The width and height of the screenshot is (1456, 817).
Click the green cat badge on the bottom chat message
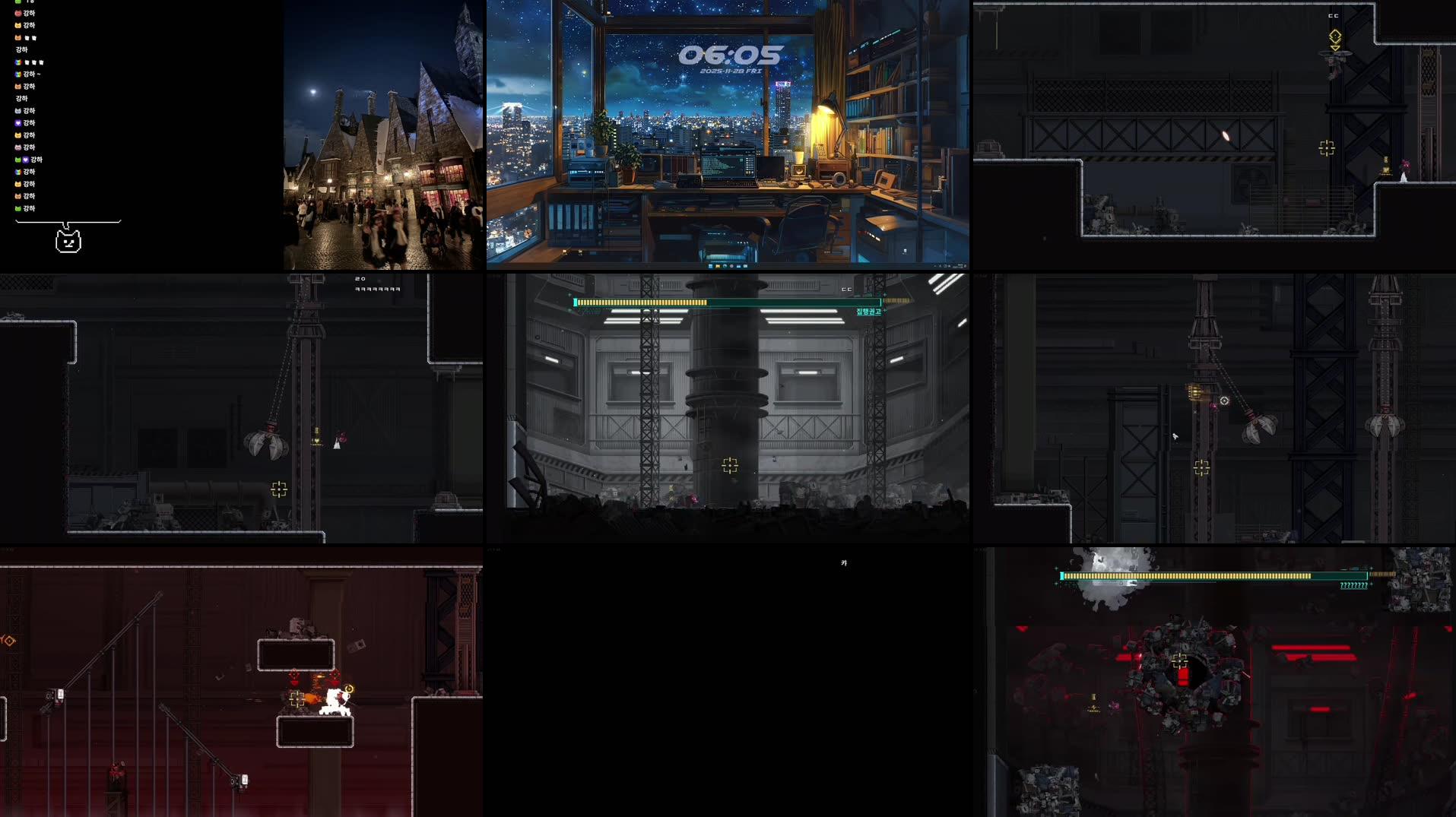(x=17, y=208)
